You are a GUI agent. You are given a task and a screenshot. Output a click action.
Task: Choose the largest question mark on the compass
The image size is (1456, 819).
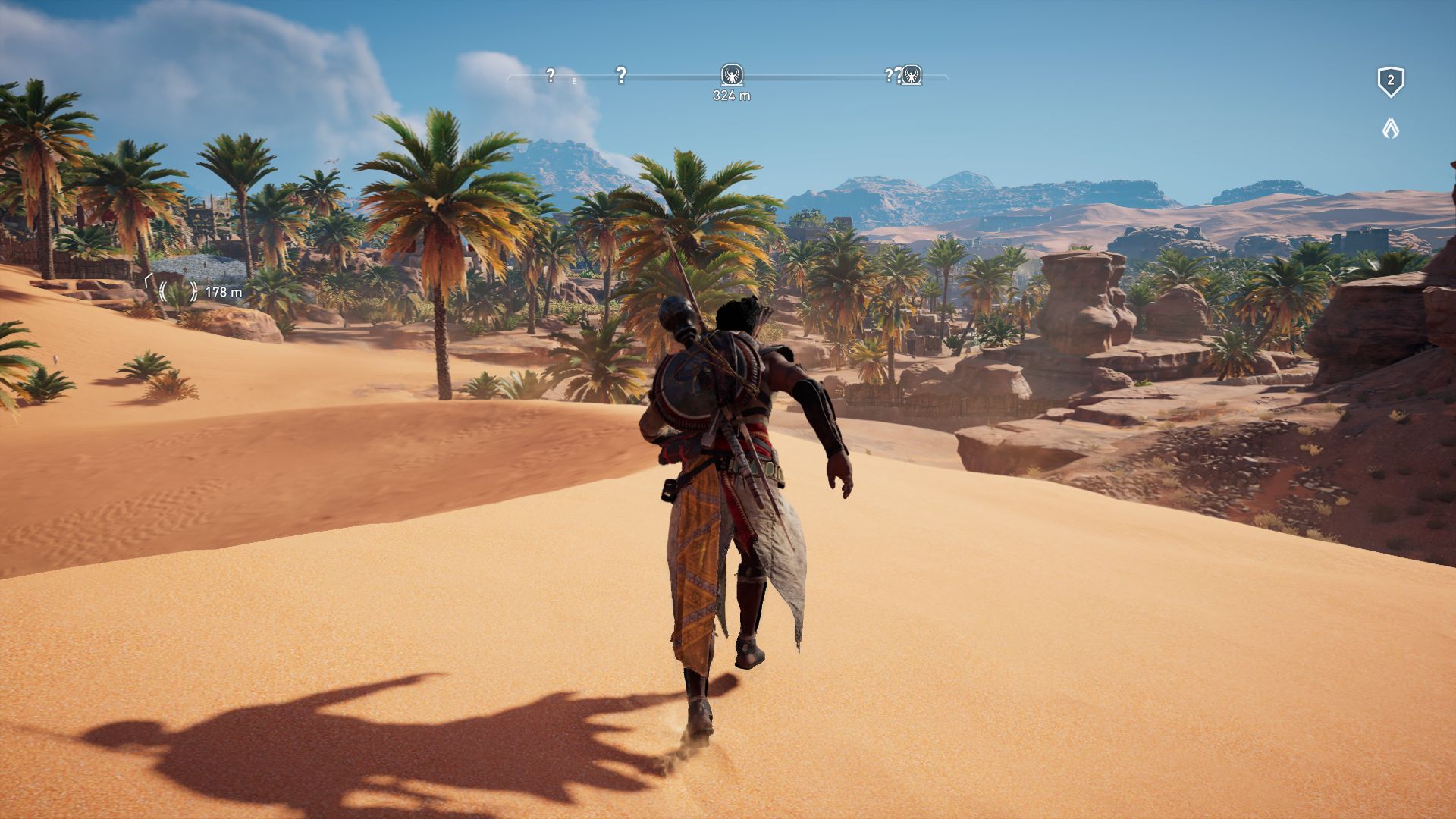pyautogui.click(x=620, y=75)
